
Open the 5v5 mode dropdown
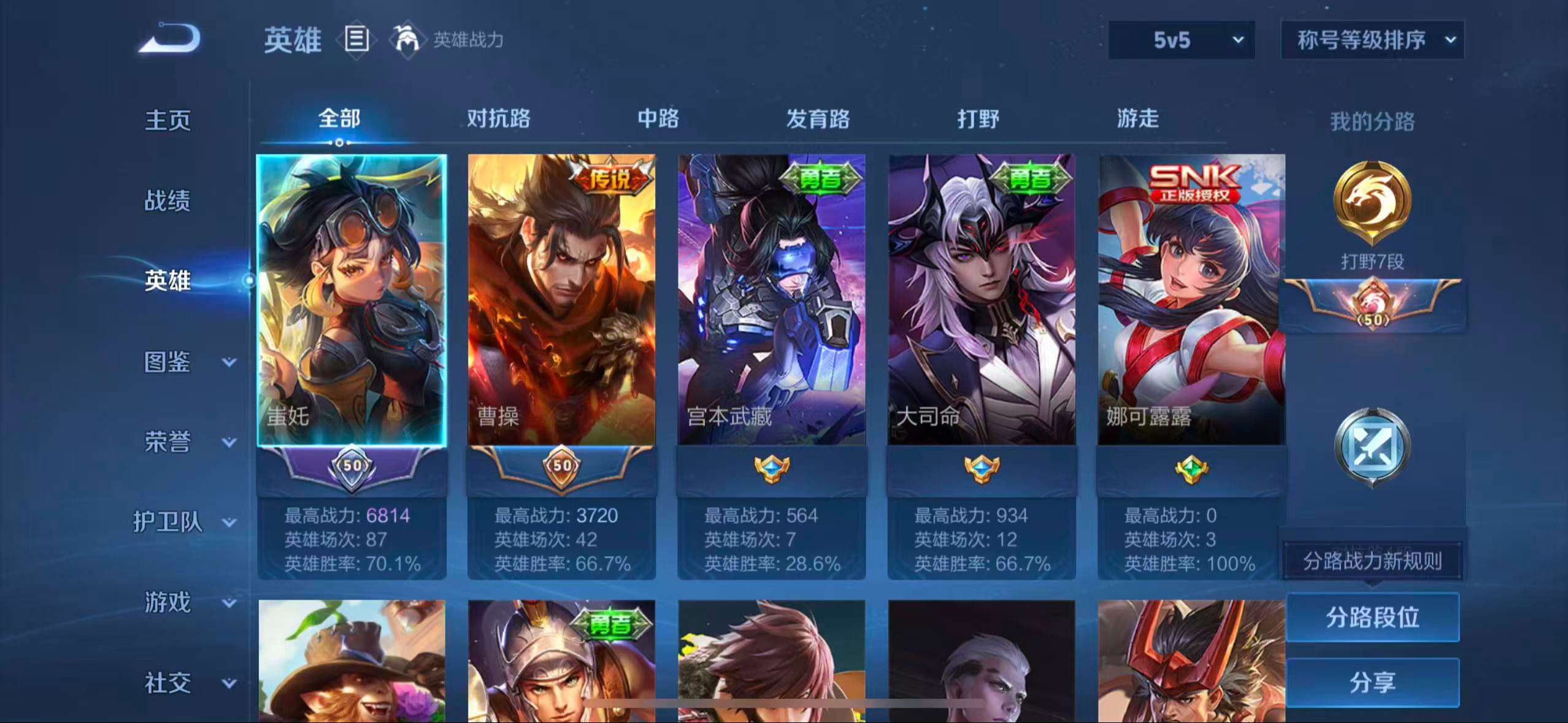click(1180, 39)
